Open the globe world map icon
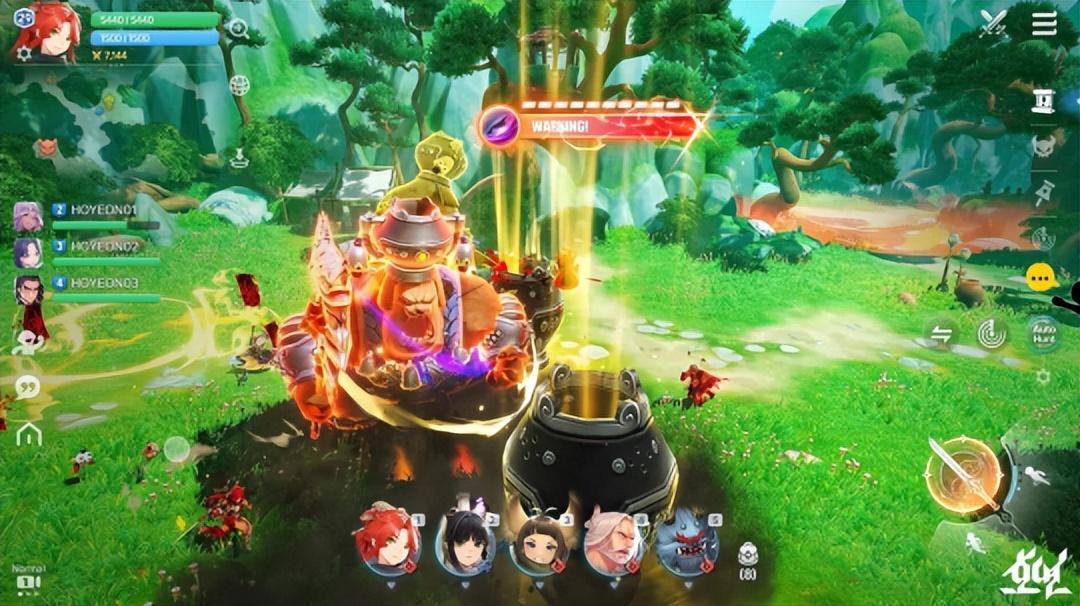This screenshot has width=1080, height=606. coord(238,85)
